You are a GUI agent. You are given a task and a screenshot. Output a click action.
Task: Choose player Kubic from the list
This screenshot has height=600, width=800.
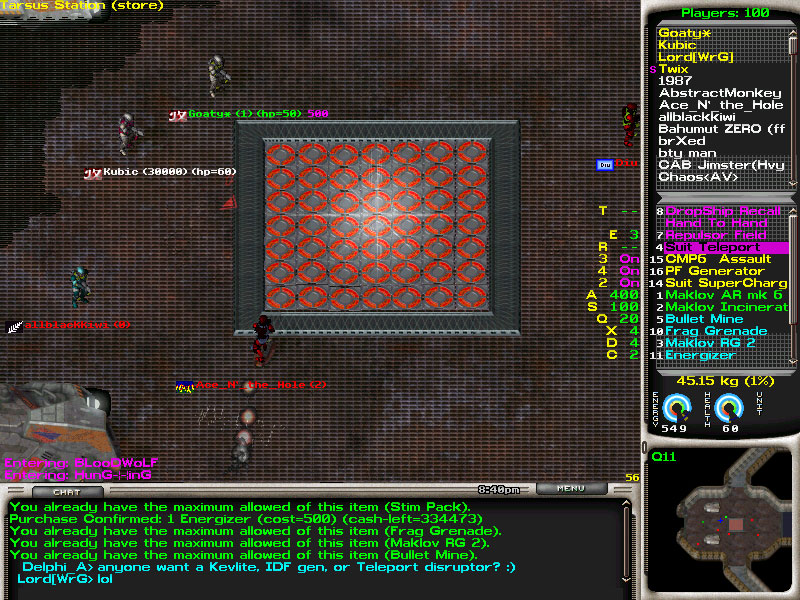[676, 45]
